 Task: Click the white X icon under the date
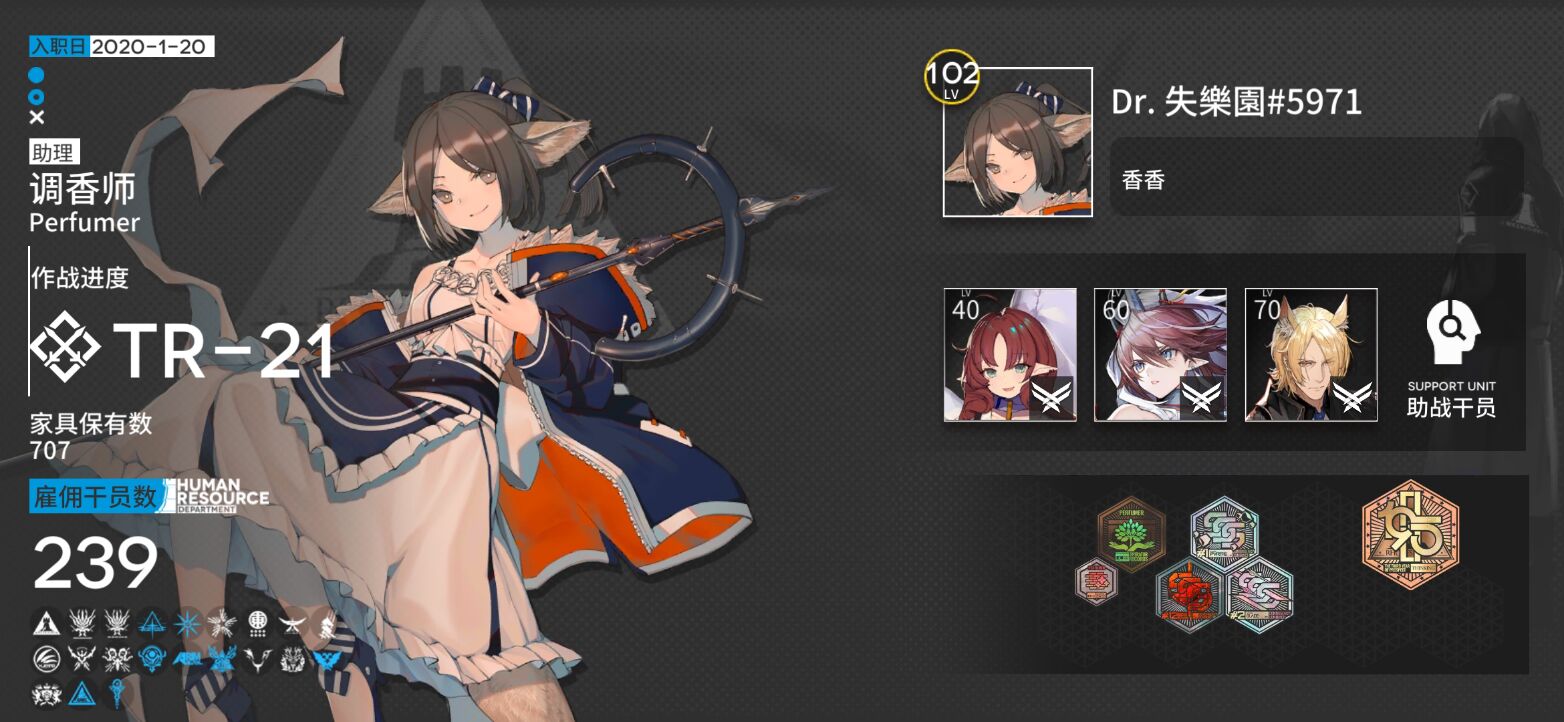coord(37,117)
